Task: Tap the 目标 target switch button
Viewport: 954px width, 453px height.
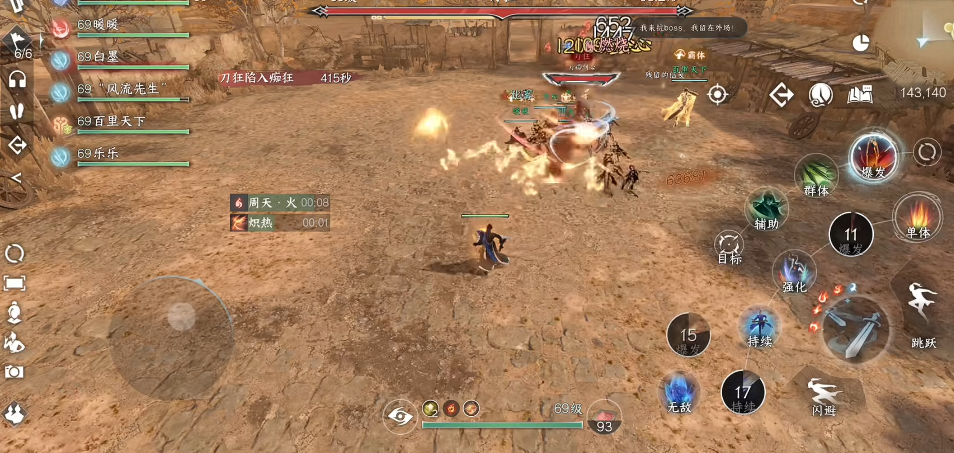Action: pos(729,245)
